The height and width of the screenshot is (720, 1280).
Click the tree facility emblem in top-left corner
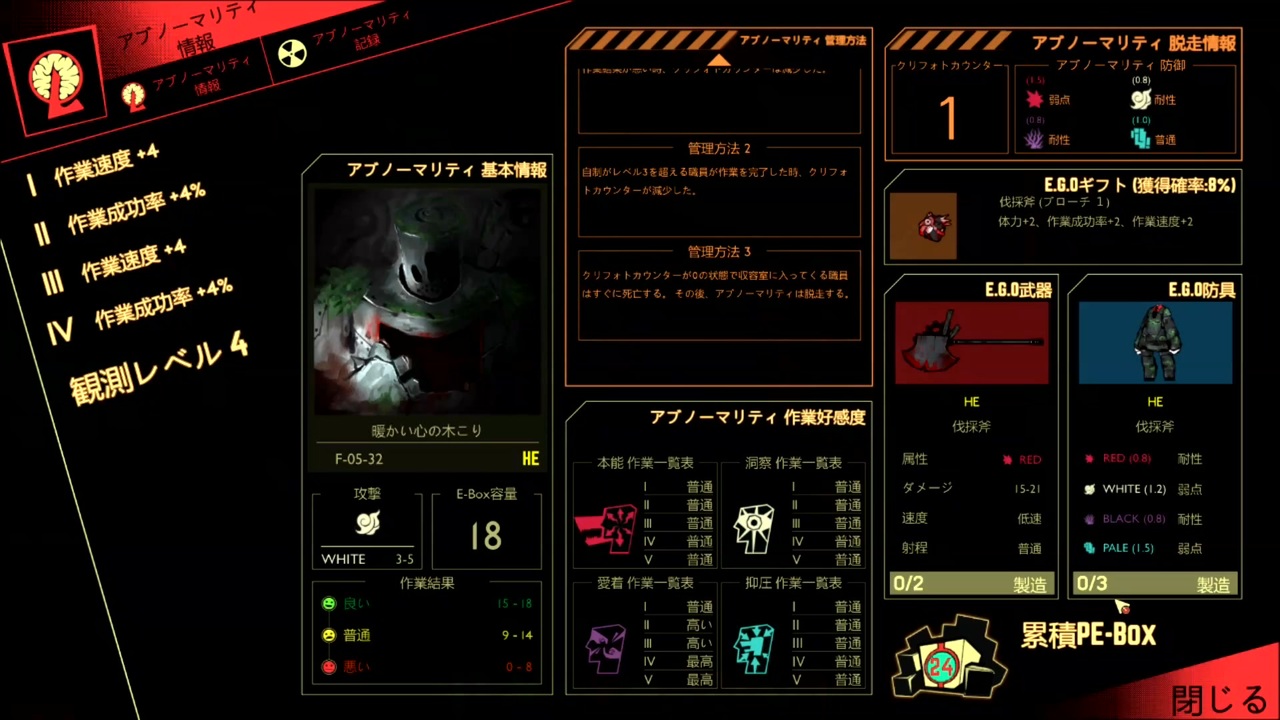55,80
